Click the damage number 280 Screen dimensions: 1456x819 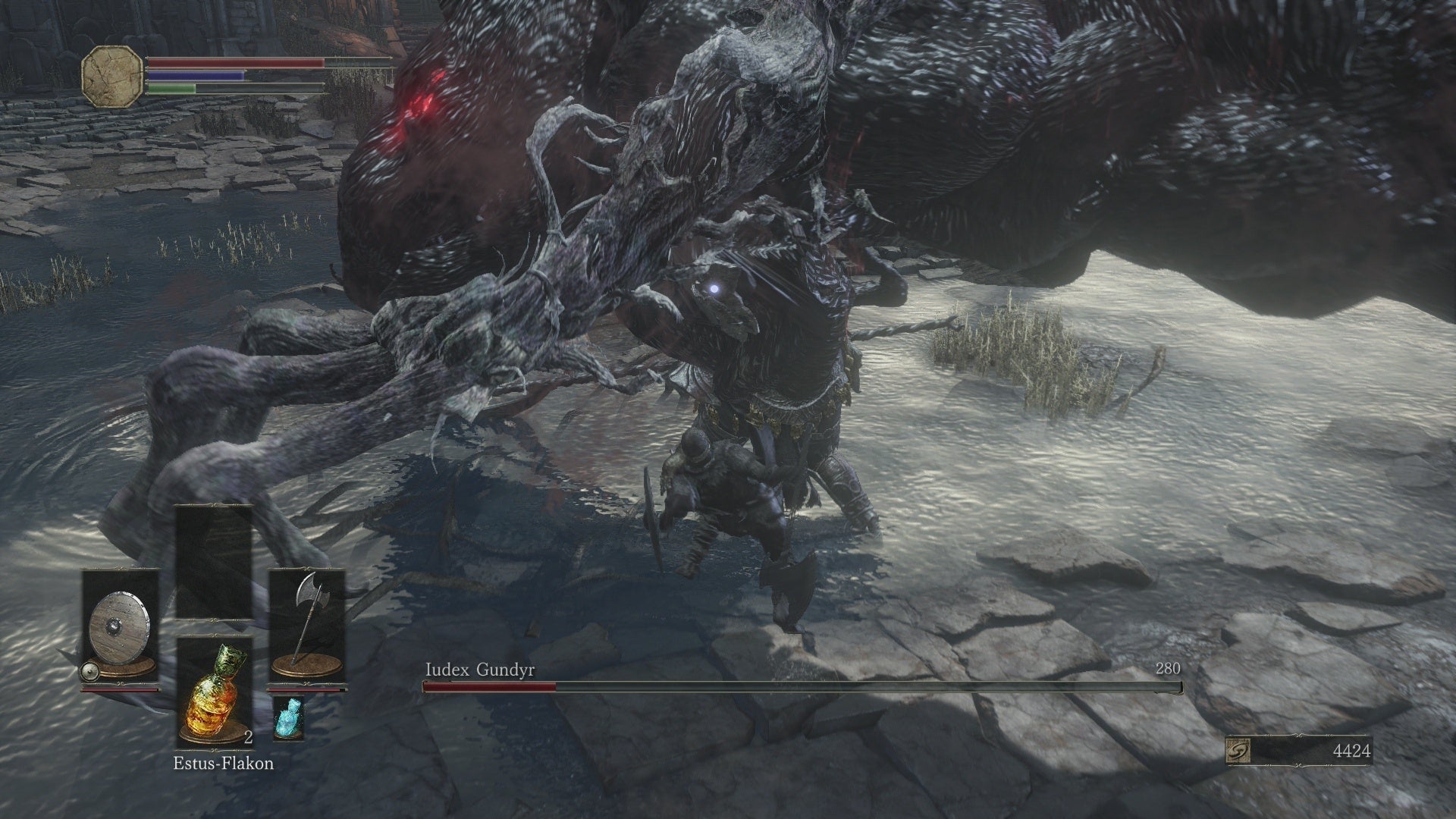(1169, 670)
